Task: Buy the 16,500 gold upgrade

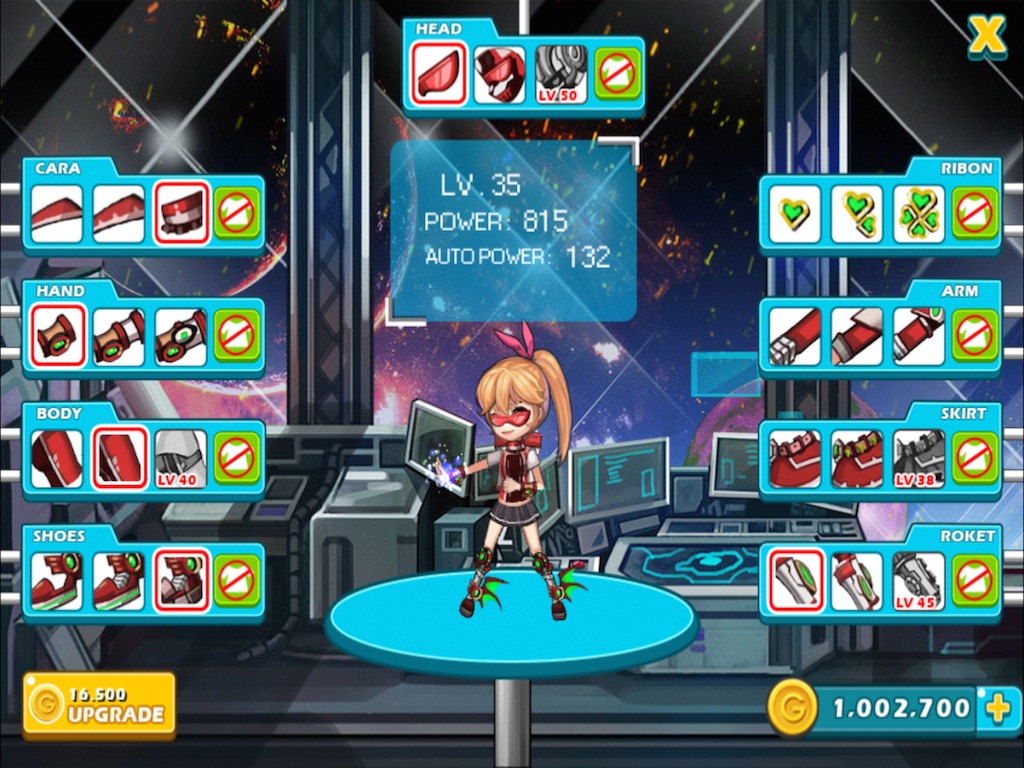Action: click(x=99, y=704)
